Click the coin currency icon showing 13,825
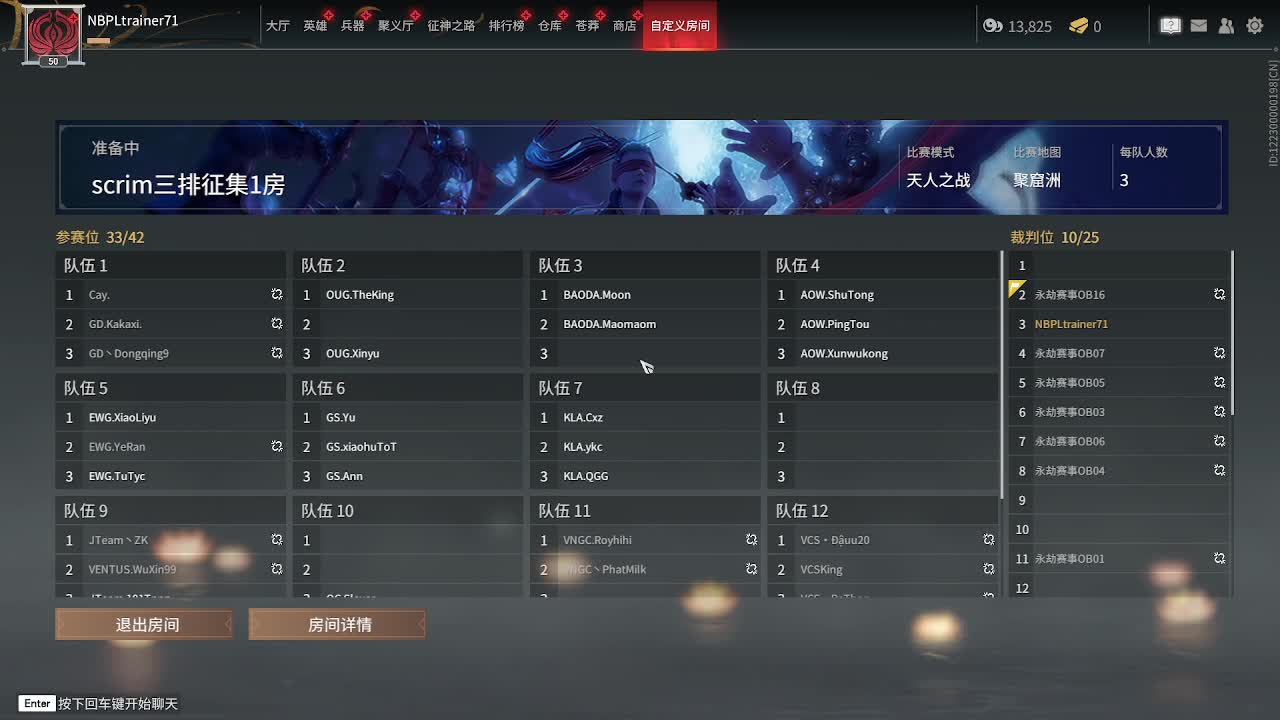 pos(991,26)
